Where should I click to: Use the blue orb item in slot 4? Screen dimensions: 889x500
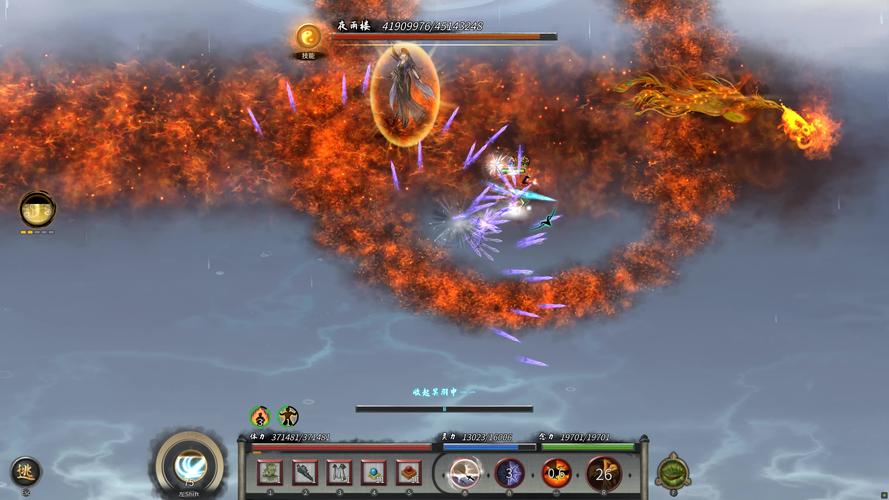(x=374, y=472)
